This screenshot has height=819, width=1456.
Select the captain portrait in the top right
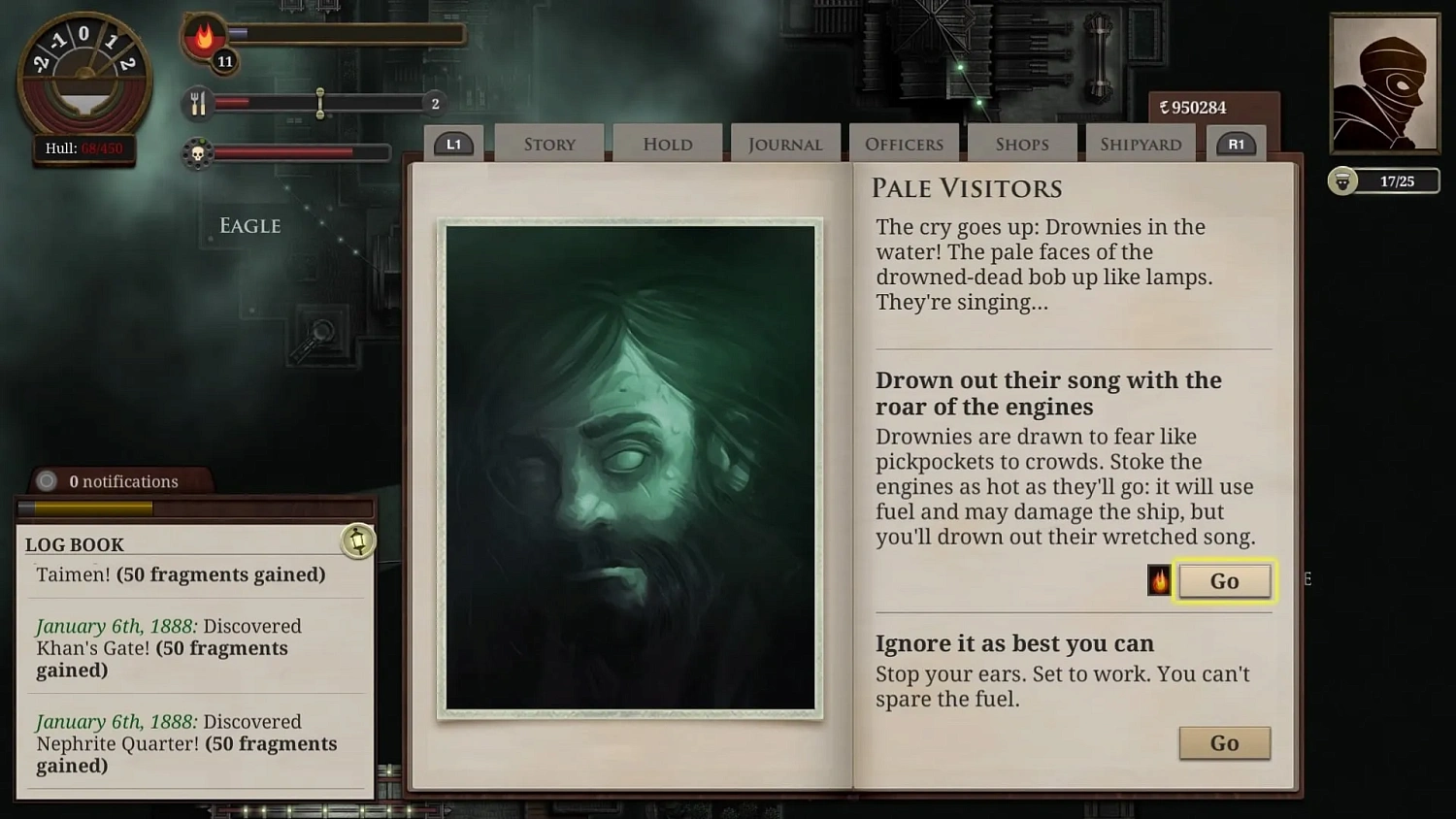[x=1382, y=84]
